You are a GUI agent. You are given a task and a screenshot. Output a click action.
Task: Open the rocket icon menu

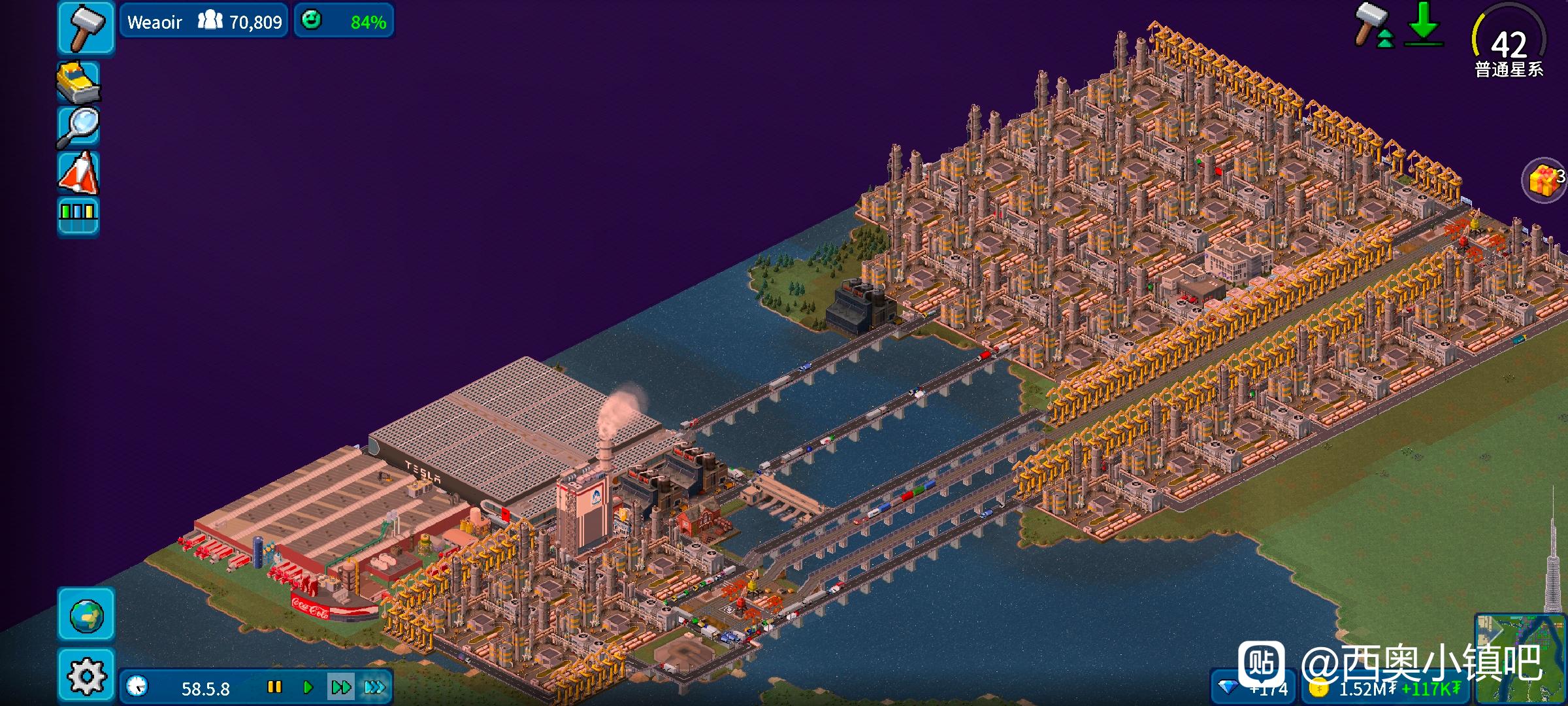click(x=78, y=173)
